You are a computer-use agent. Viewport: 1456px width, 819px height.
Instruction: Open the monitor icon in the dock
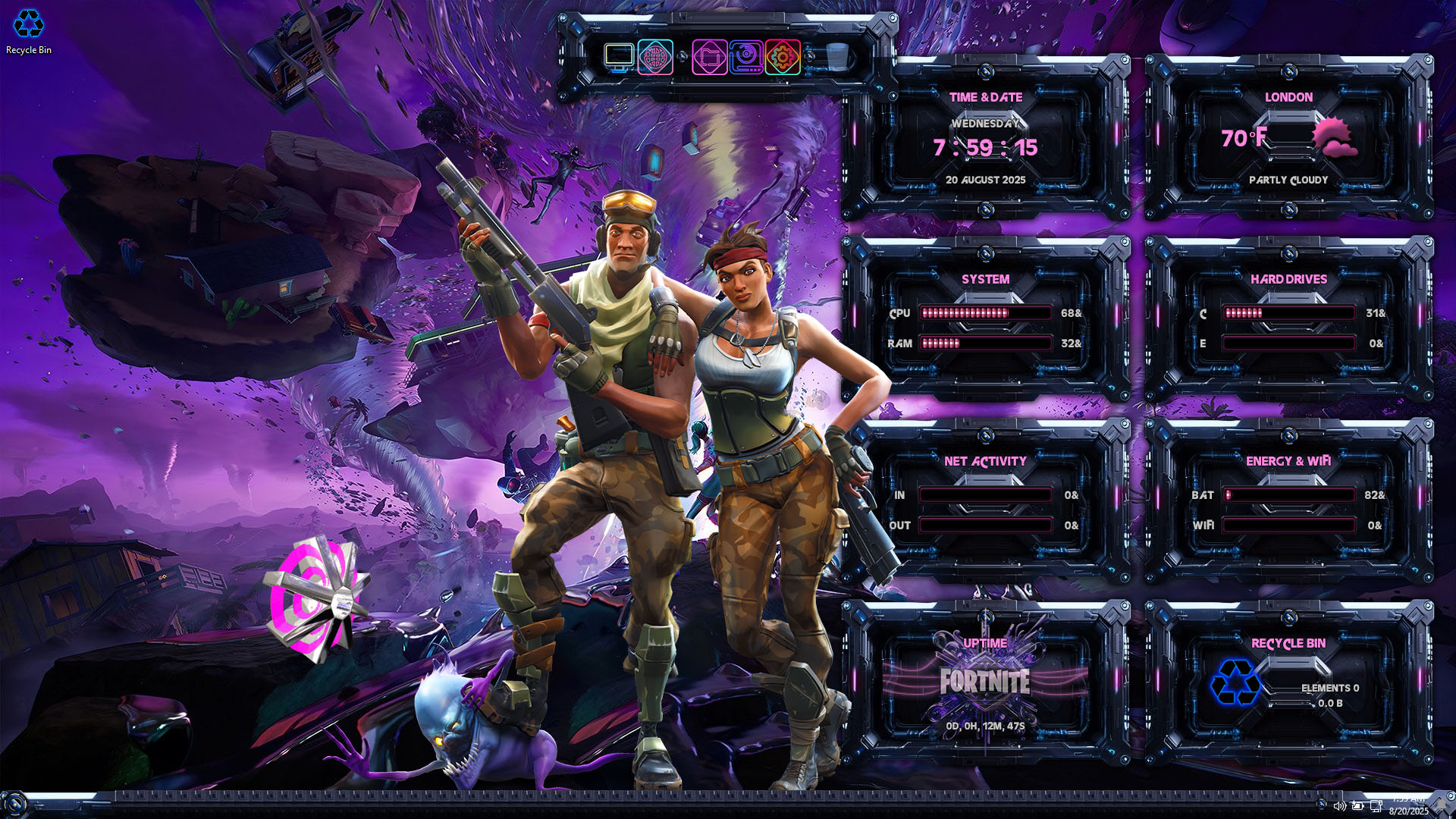(x=619, y=57)
